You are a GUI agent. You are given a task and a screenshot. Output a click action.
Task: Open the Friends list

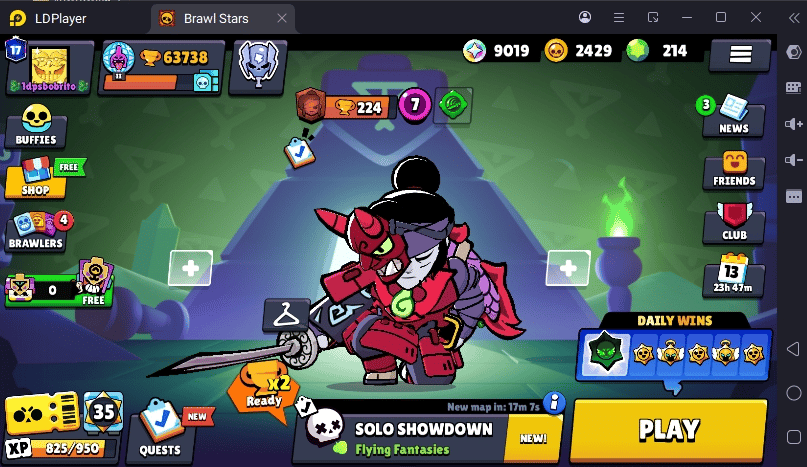(734, 169)
